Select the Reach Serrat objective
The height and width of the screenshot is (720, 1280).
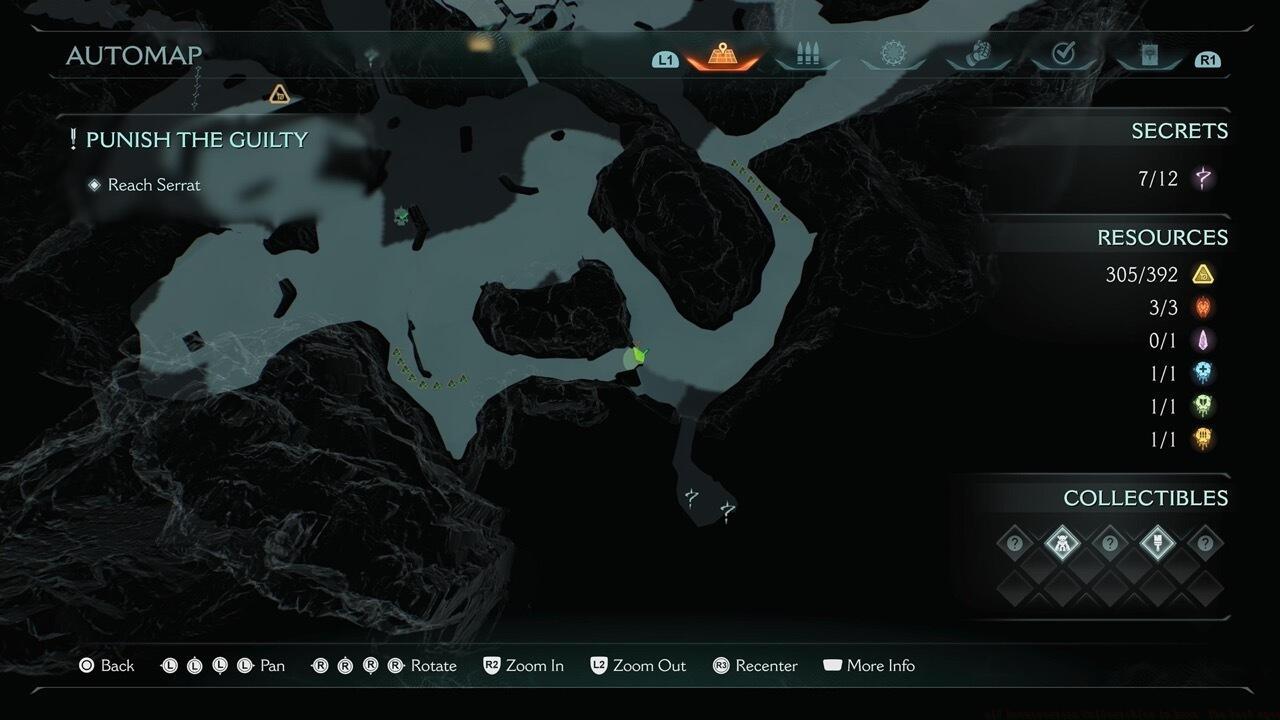pyautogui.click(x=153, y=185)
